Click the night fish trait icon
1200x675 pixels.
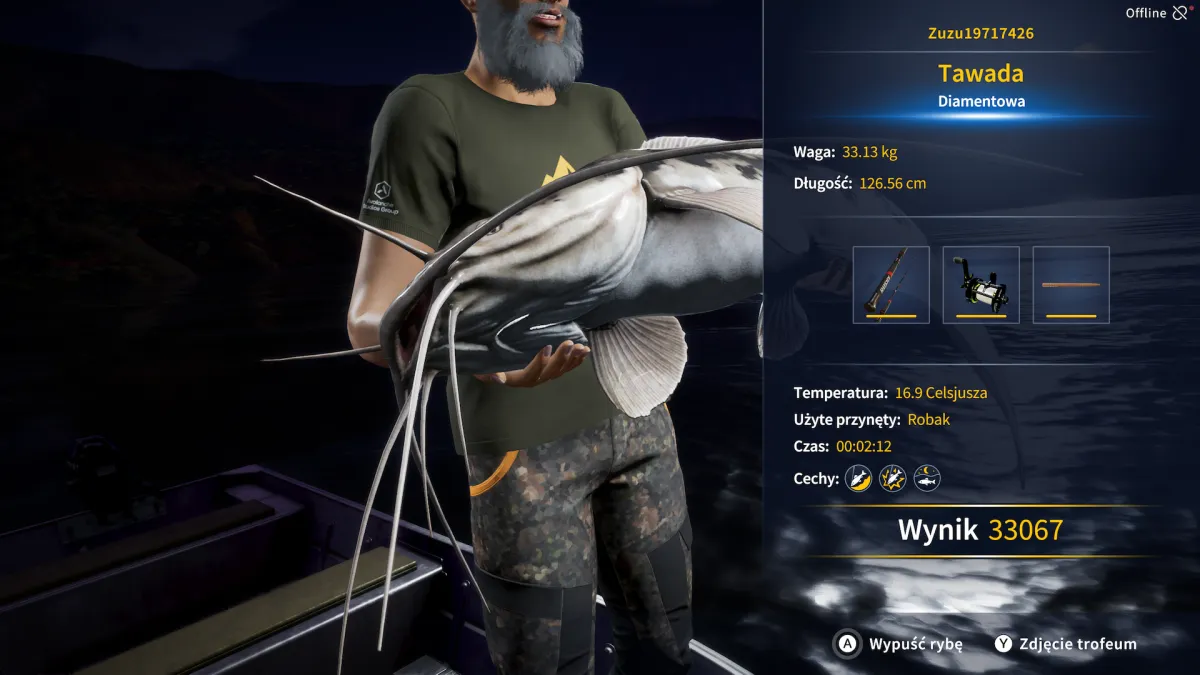[927, 478]
